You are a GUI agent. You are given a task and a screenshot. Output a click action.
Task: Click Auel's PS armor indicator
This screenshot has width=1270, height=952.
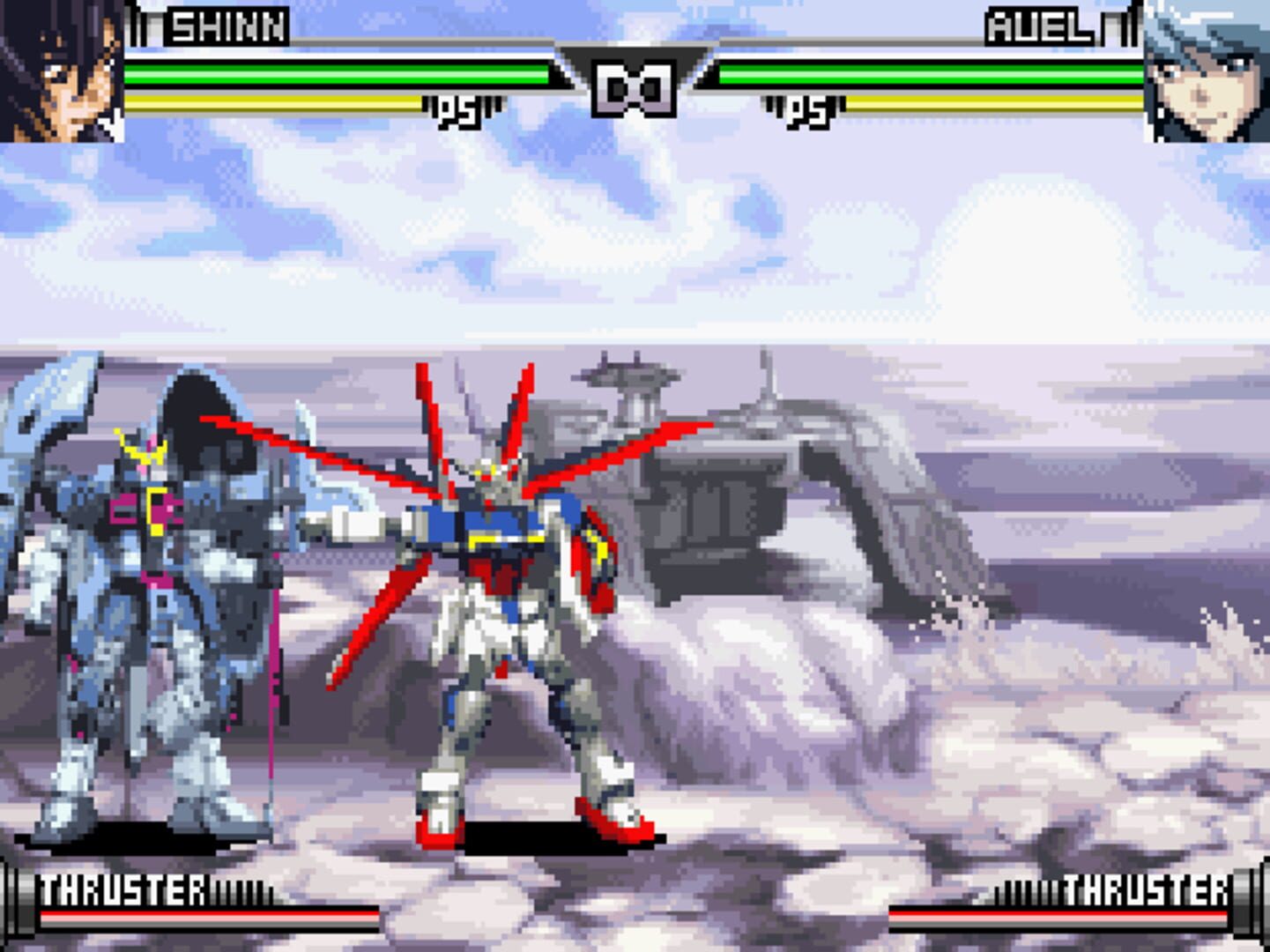click(804, 109)
